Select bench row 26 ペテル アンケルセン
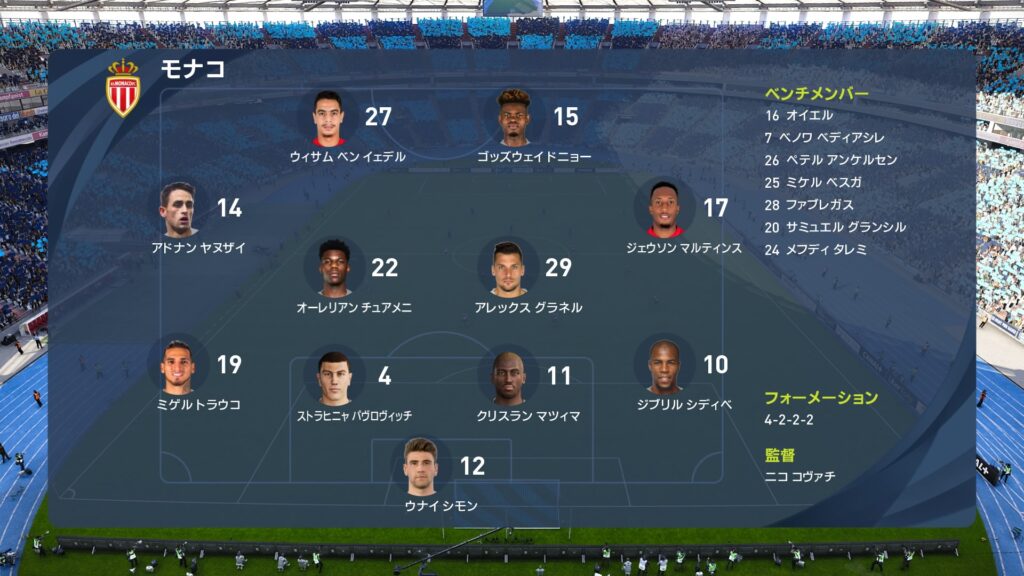 click(x=830, y=160)
